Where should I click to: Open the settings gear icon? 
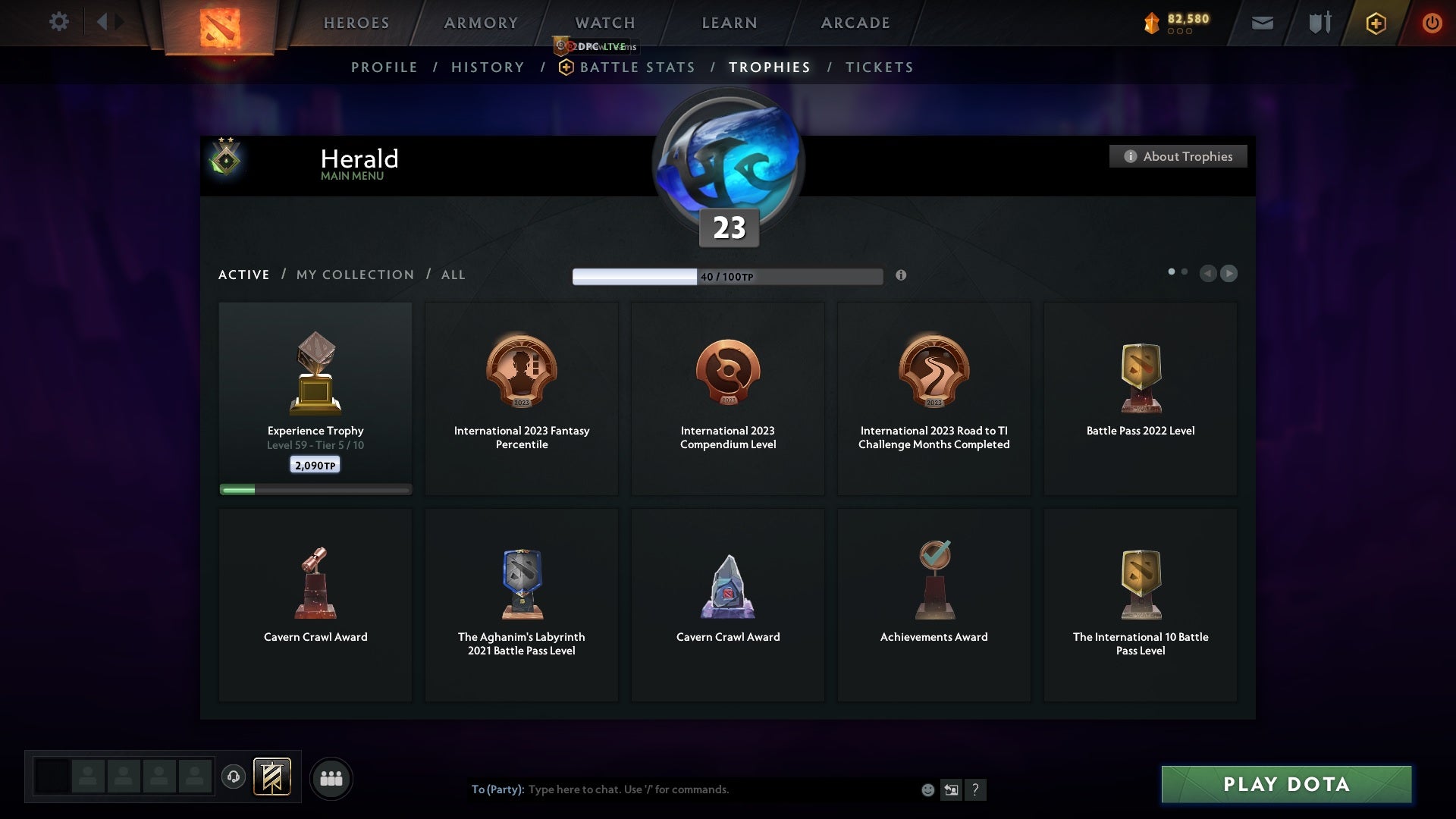[x=59, y=22]
